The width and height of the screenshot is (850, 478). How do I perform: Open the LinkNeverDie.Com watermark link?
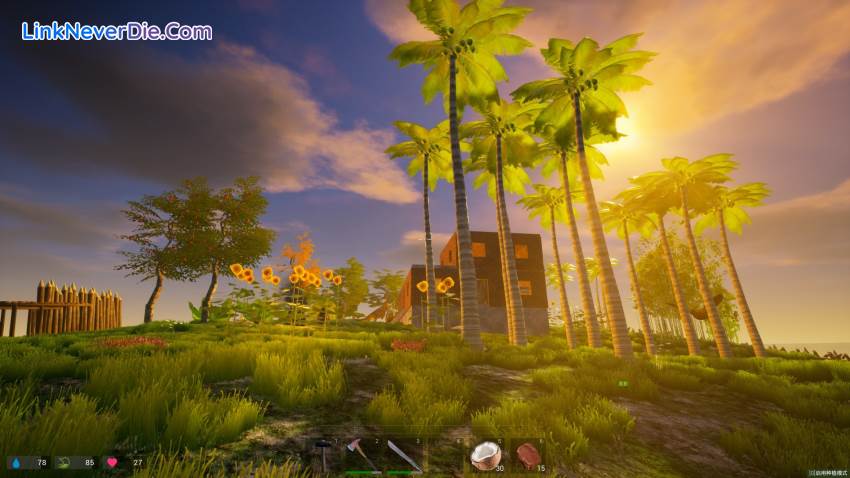pos(117,31)
